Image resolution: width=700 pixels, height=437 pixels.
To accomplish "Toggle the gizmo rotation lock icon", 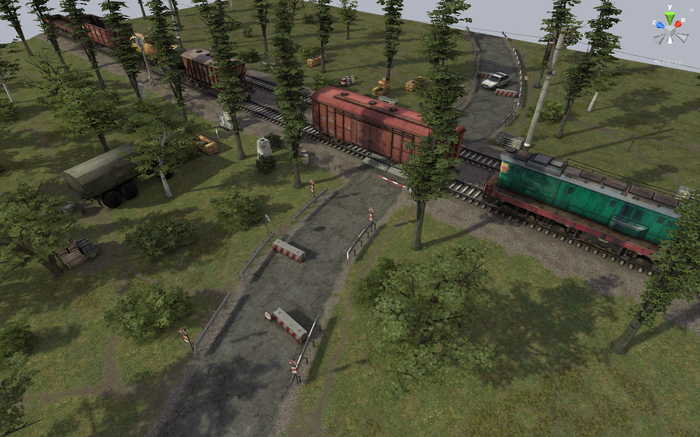I will pyautogui.click(x=689, y=11).
